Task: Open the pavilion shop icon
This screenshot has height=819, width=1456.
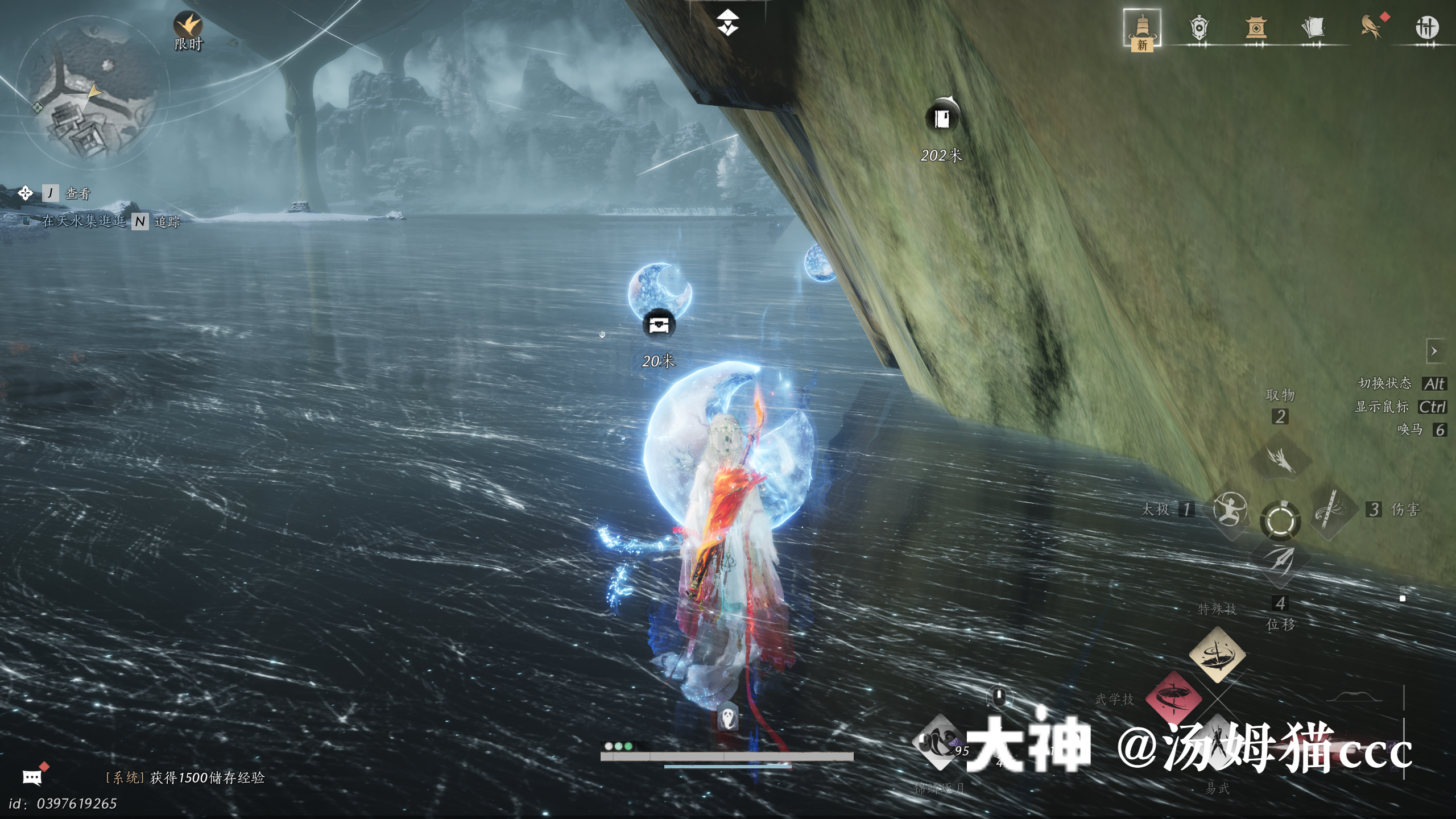Action: pyautogui.click(x=1256, y=28)
